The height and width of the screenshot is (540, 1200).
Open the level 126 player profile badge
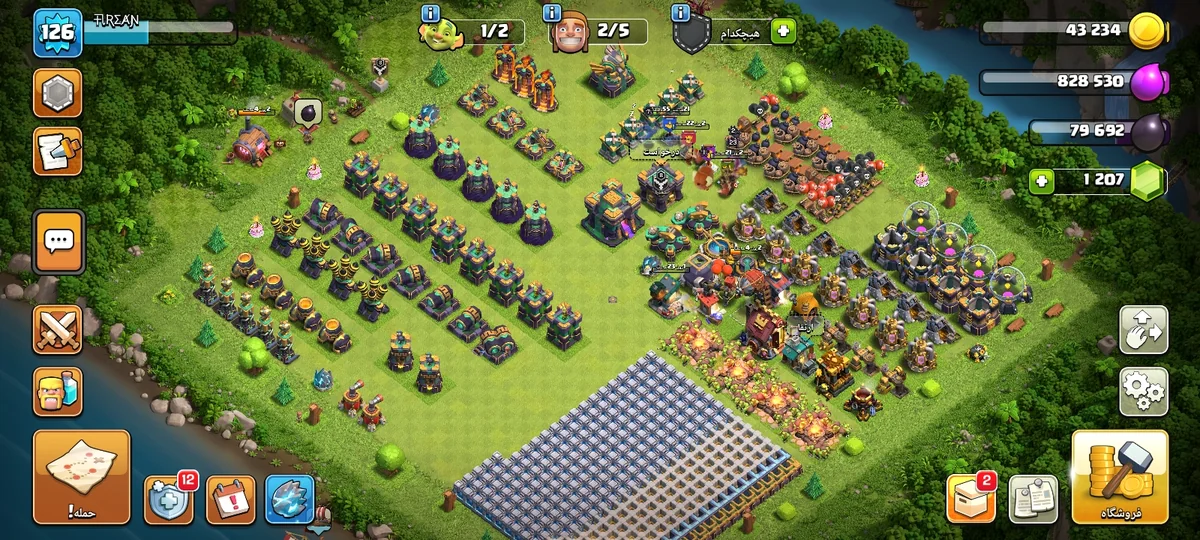(x=56, y=33)
